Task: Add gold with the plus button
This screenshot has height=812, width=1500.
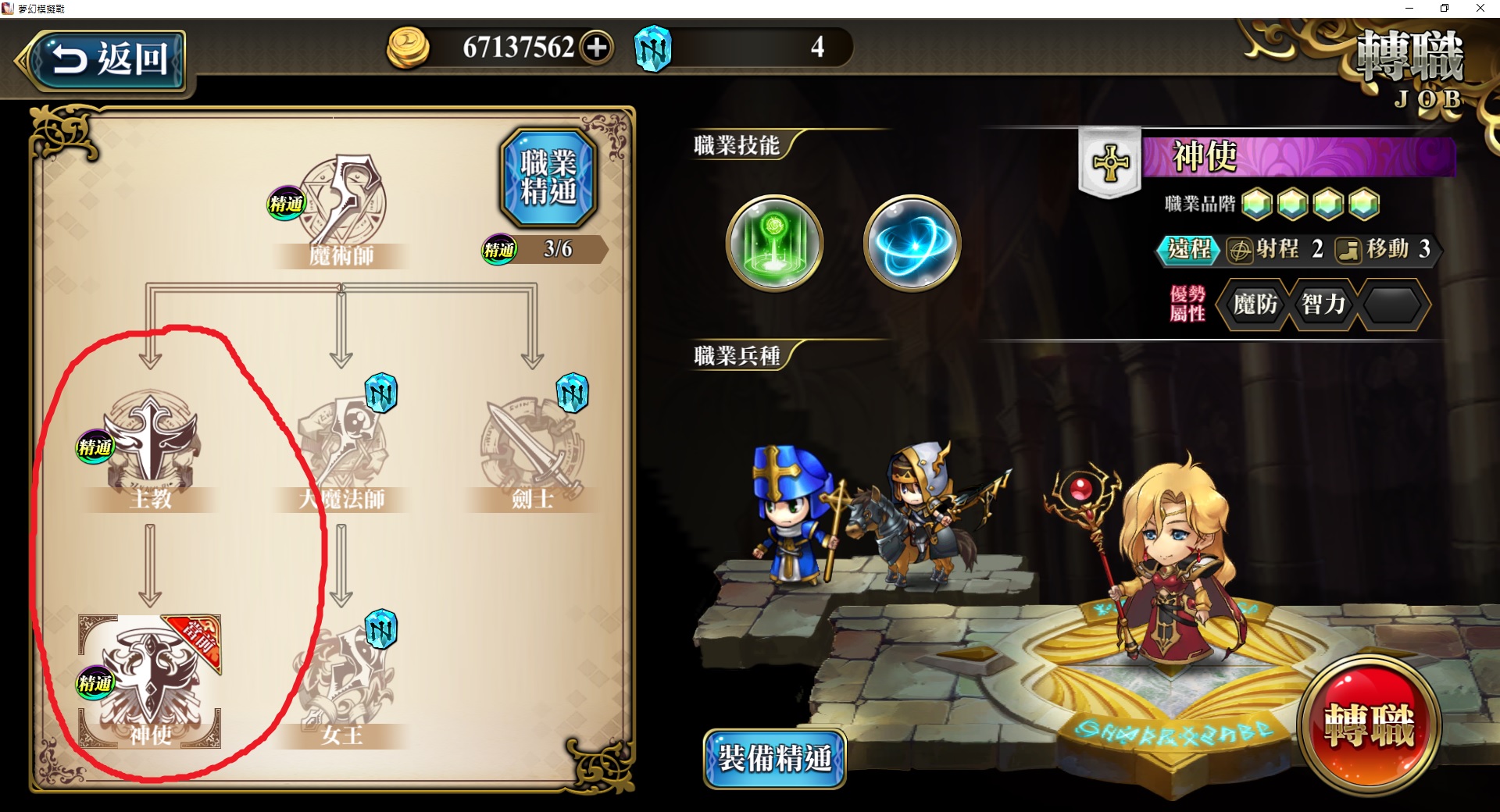Action: [597, 48]
